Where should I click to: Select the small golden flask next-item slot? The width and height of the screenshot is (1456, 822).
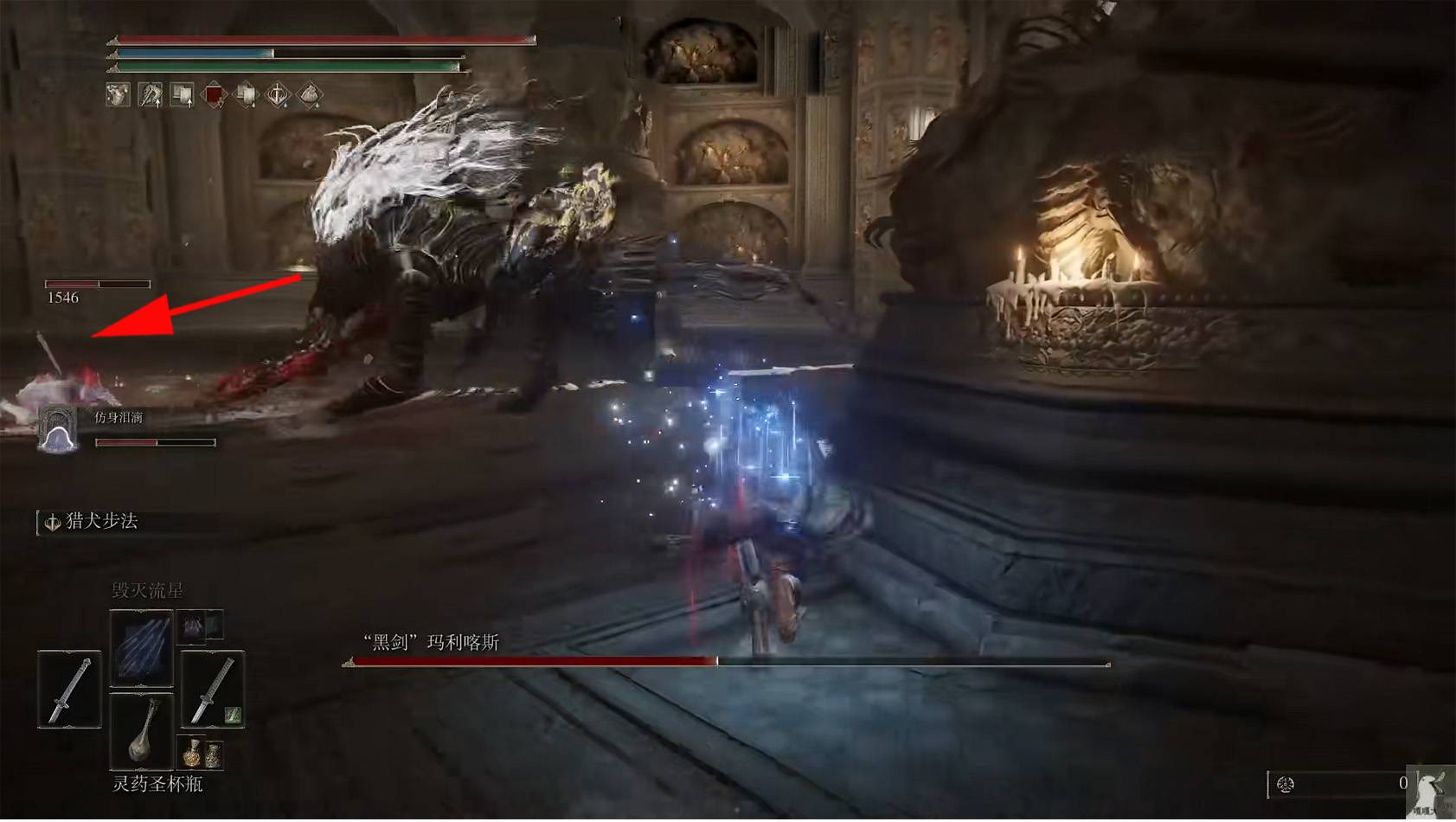[x=200, y=754]
